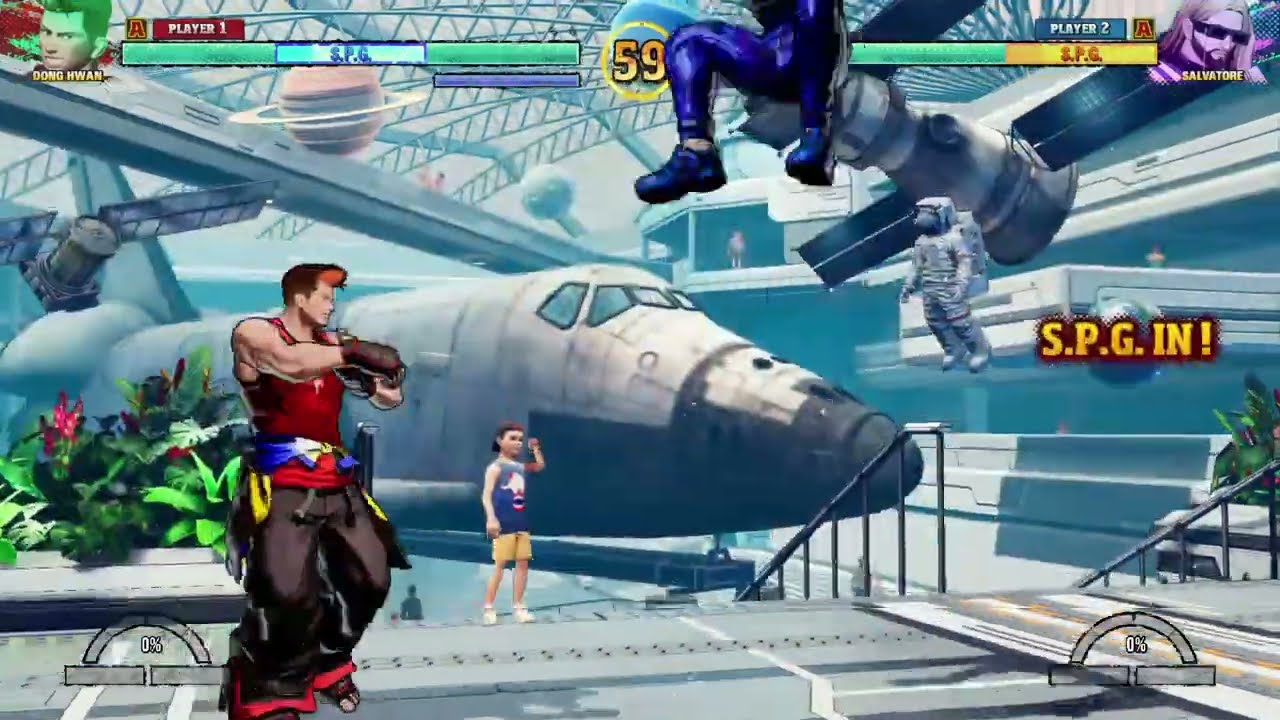The image size is (1280, 720).
Task: Toggle Player 2's 0% super meter
Action: pos(1136,644)
